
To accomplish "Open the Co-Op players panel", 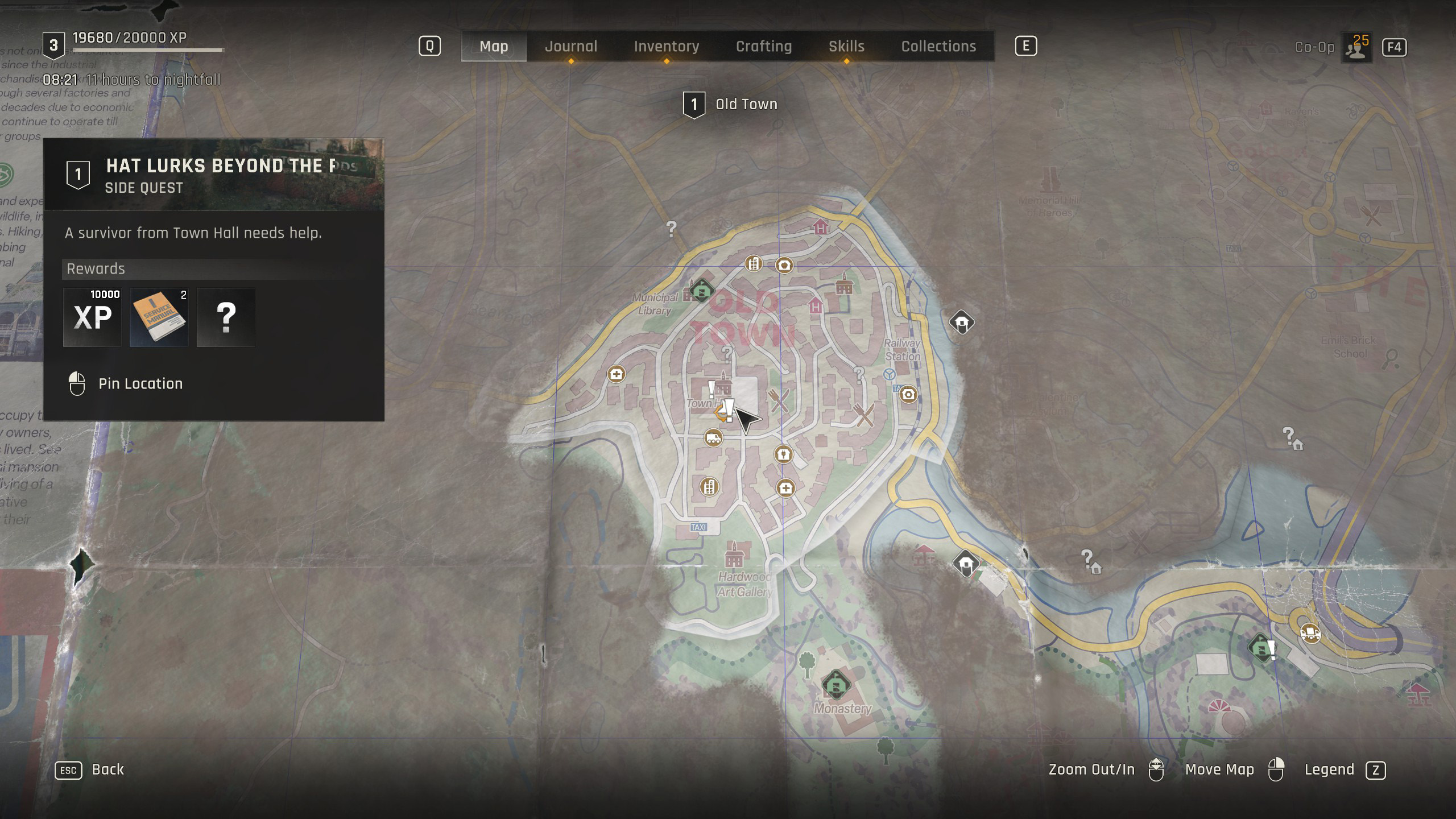I will 1356,48.
